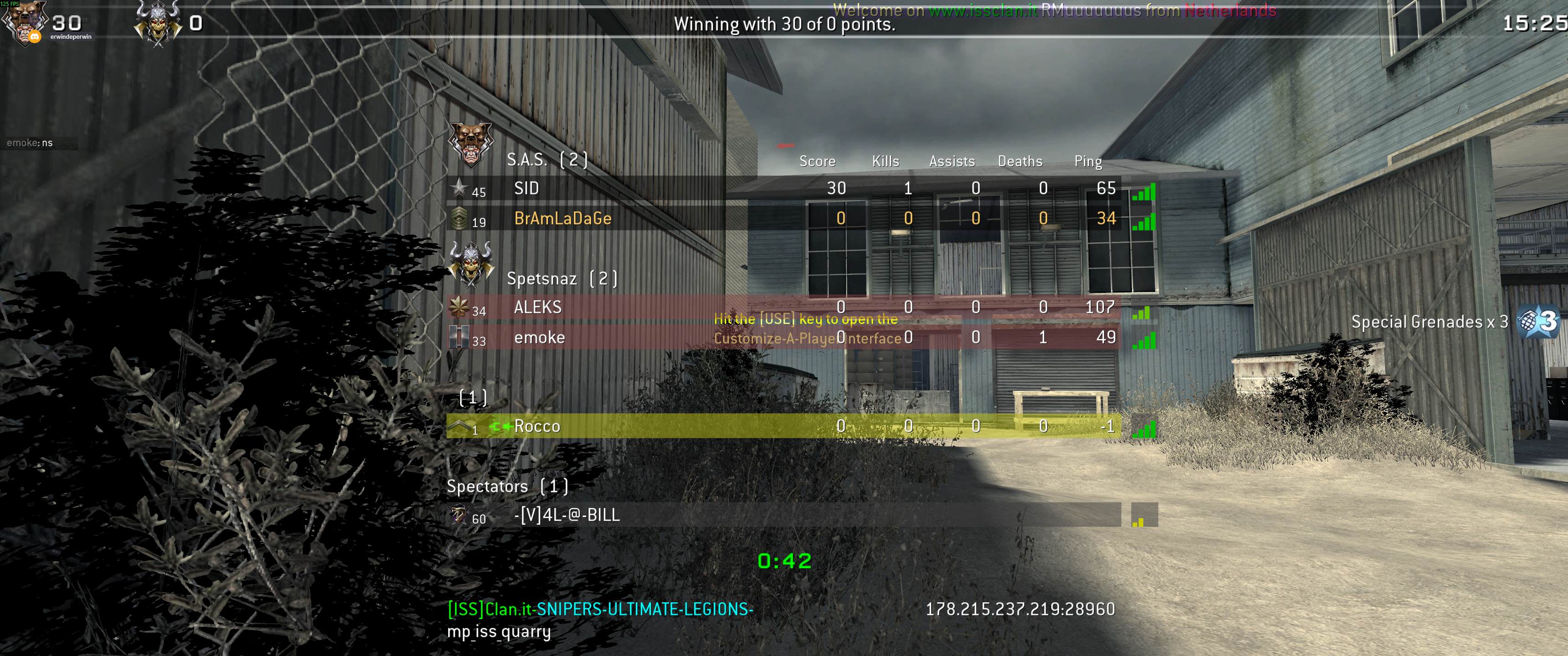1568x656 pixels.
Task: Click the S.A.S. bulldog emblem above the team list
Action: click(470, 144)
